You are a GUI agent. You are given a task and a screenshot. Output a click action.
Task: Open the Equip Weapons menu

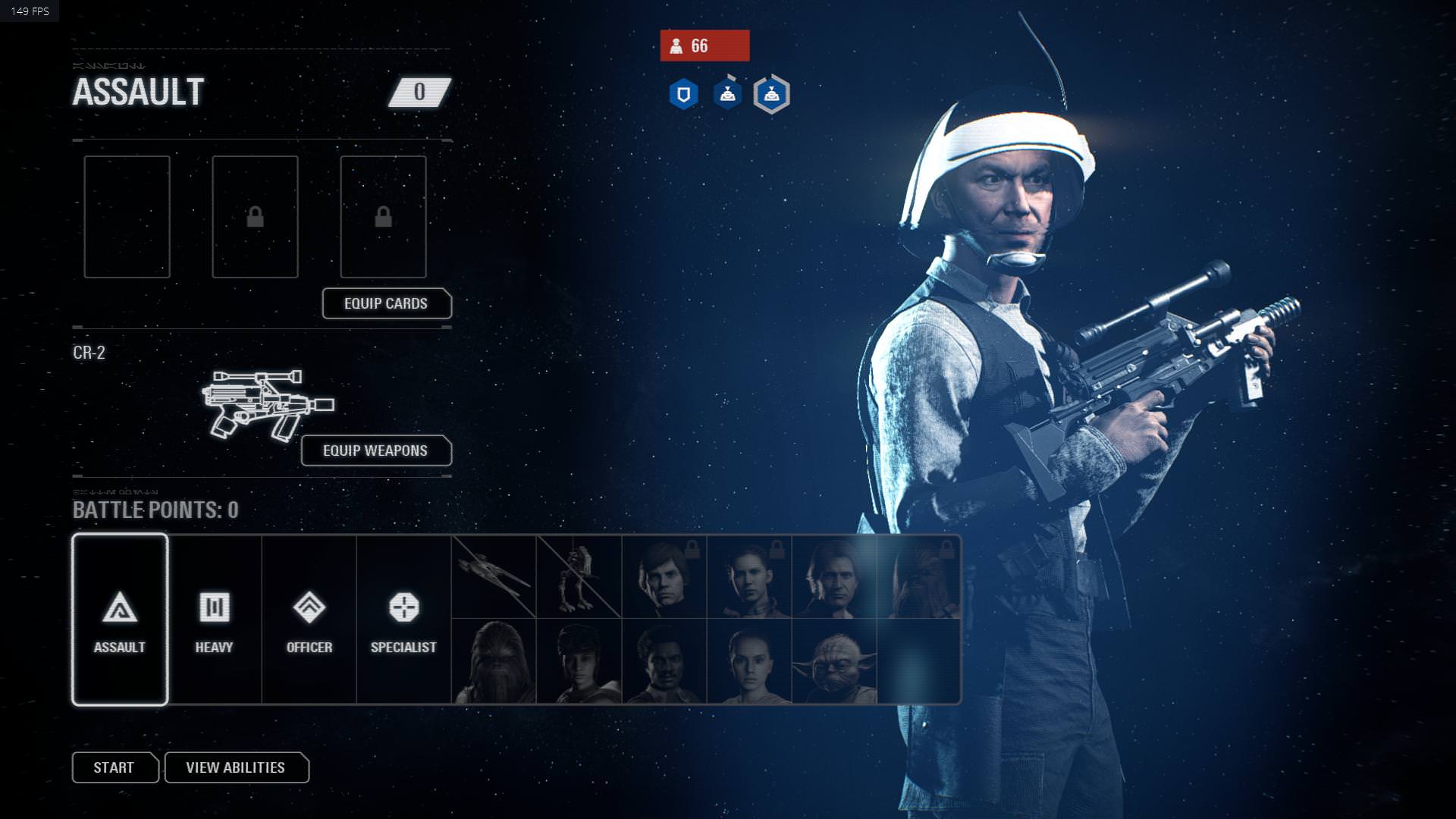click(x=376, y=450)
